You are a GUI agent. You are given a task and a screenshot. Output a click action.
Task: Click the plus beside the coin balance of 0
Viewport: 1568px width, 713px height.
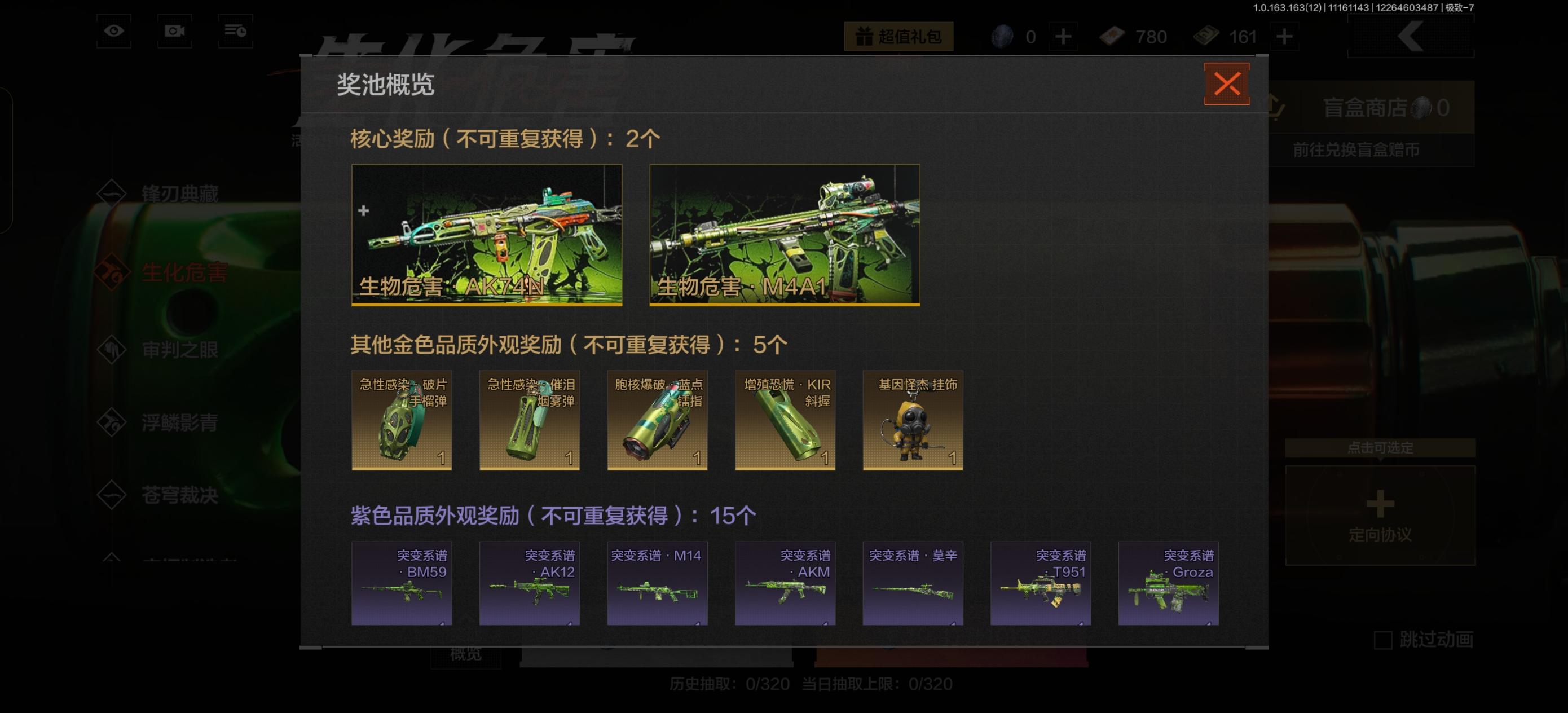[x=1064, y=37]
